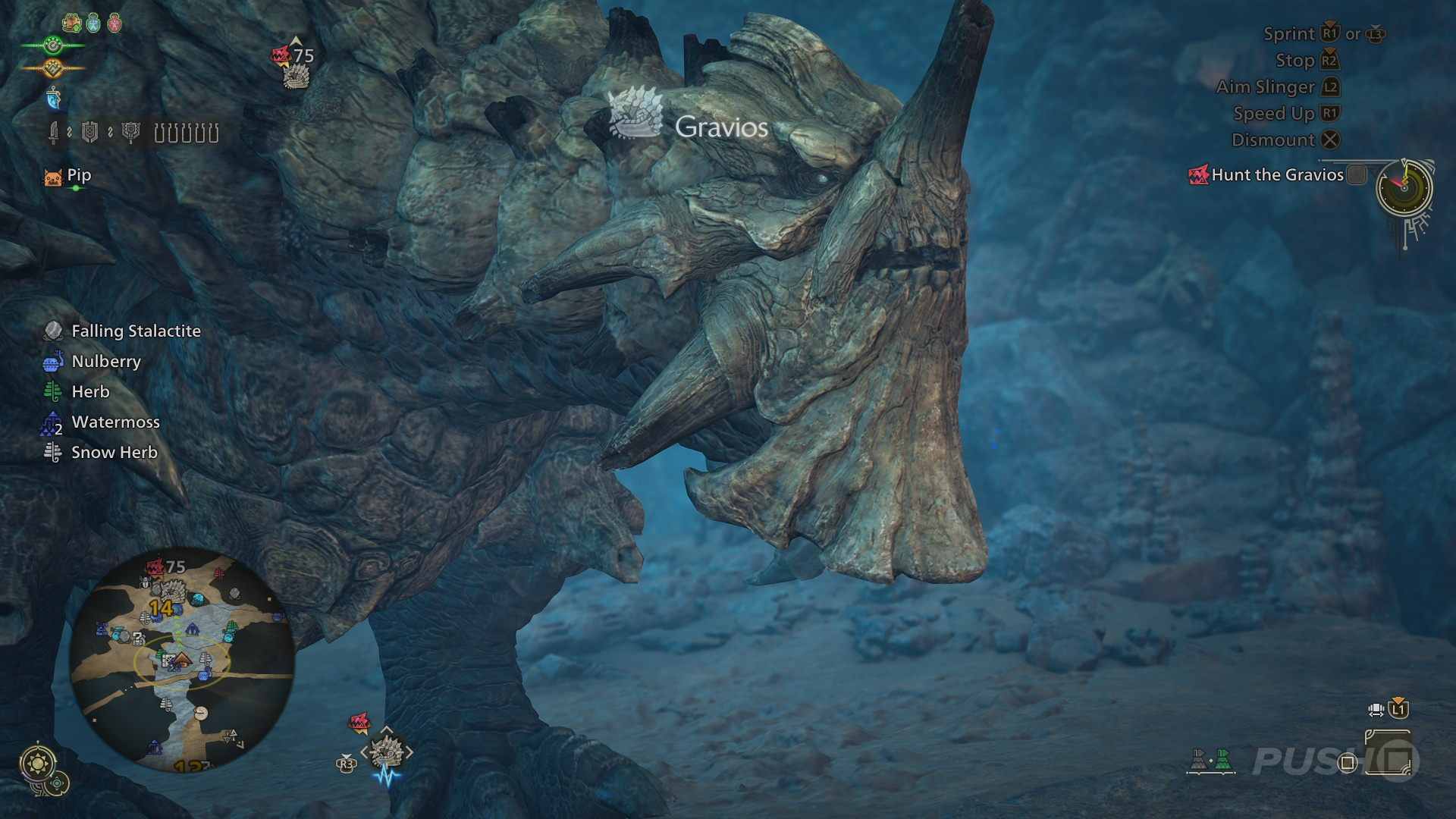Click the shield equipment icon
Screen dimensions: 1456x819
[89, 132]
